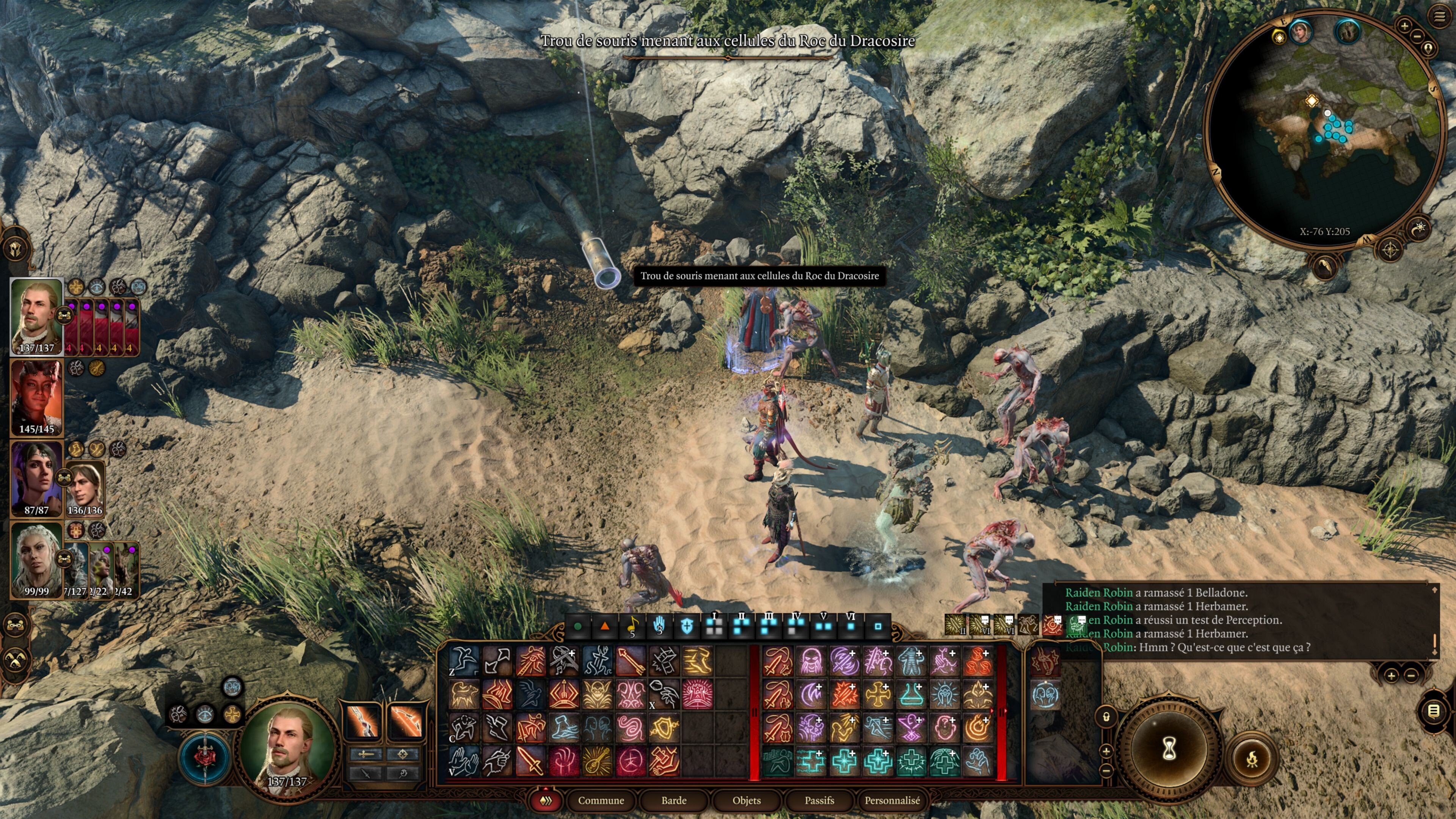
Task: Expand the combat log with its plus button
Action: (x=1391, y=675)
